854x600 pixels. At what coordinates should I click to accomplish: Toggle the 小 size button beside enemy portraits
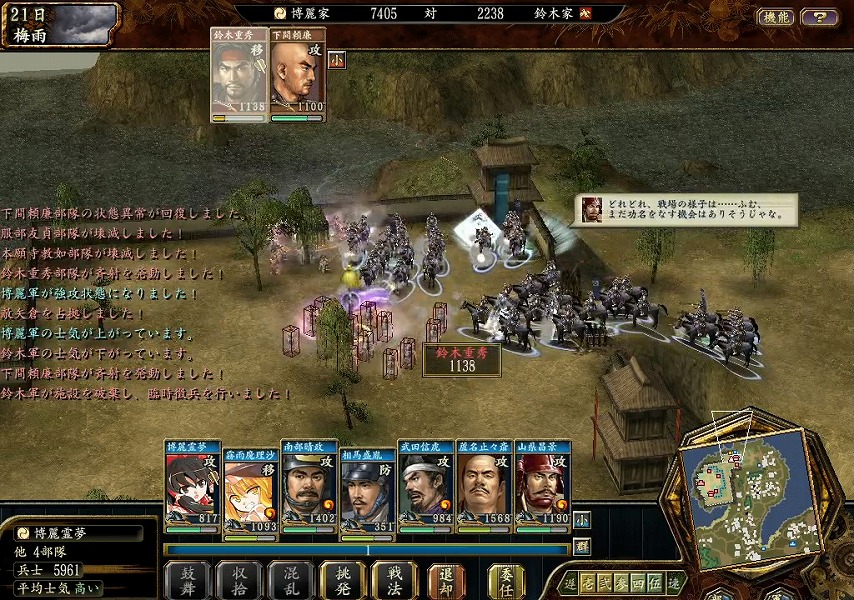coord(336,59)
